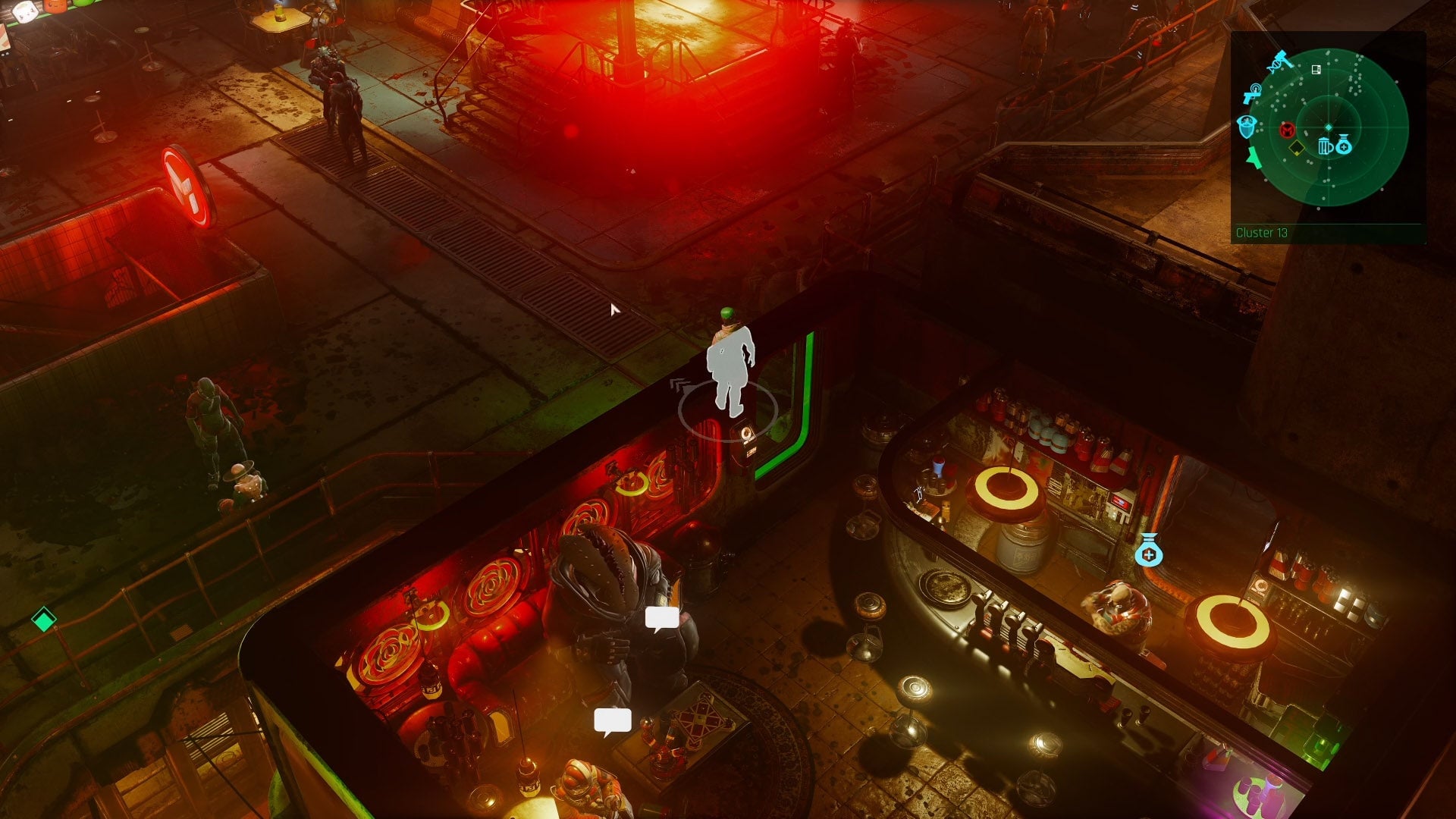Click the shield crest icon on the minimap's left edge

coord(1247,127)
